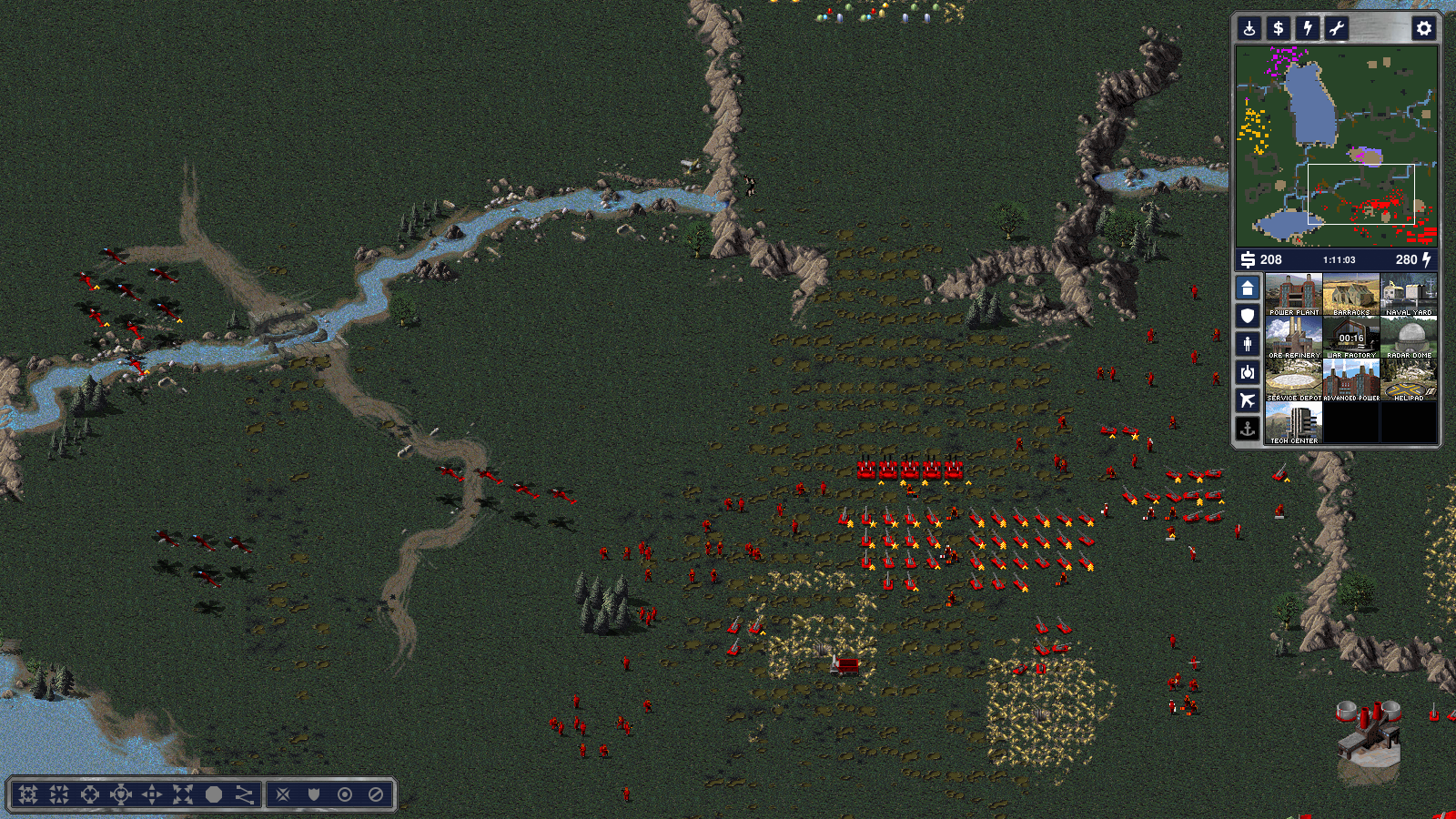
Task: Switch to the aircraft production tab
Action: (x=1248, y=400)
